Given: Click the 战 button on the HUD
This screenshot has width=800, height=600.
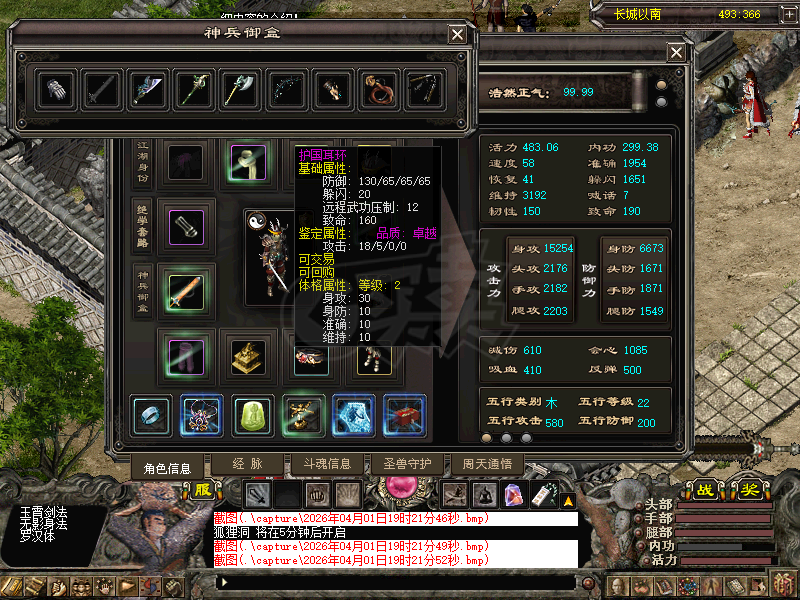Looking at the screenshot, I should pos(707,490).
